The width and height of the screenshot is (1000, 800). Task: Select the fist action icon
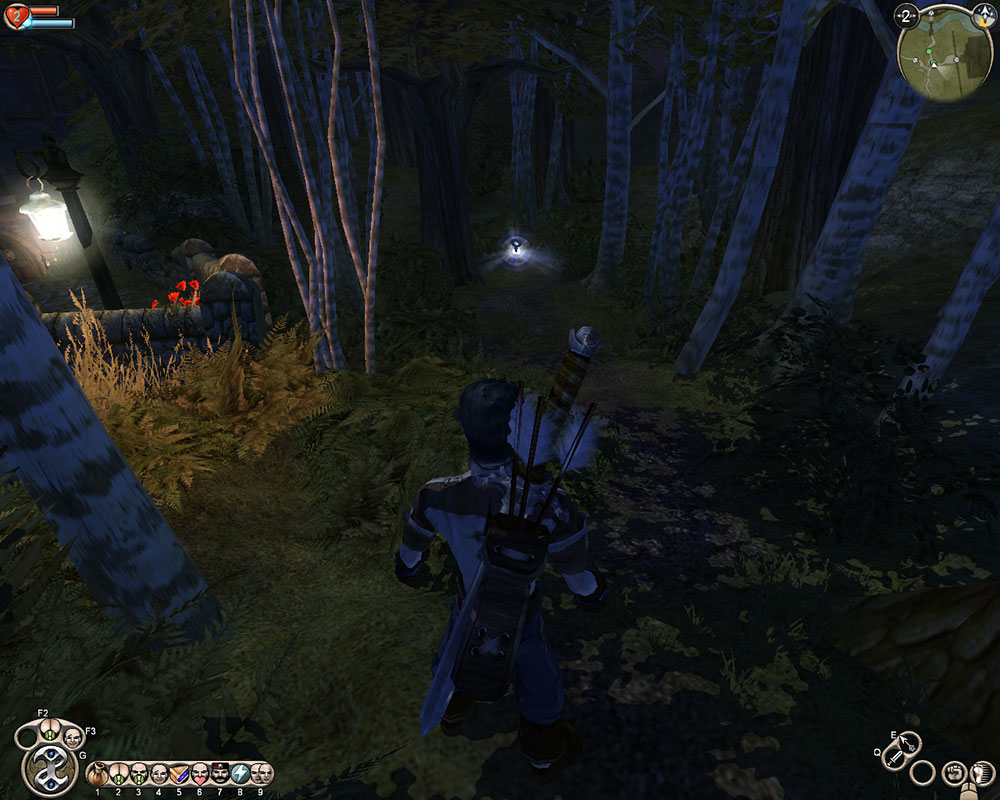(953, 772)
